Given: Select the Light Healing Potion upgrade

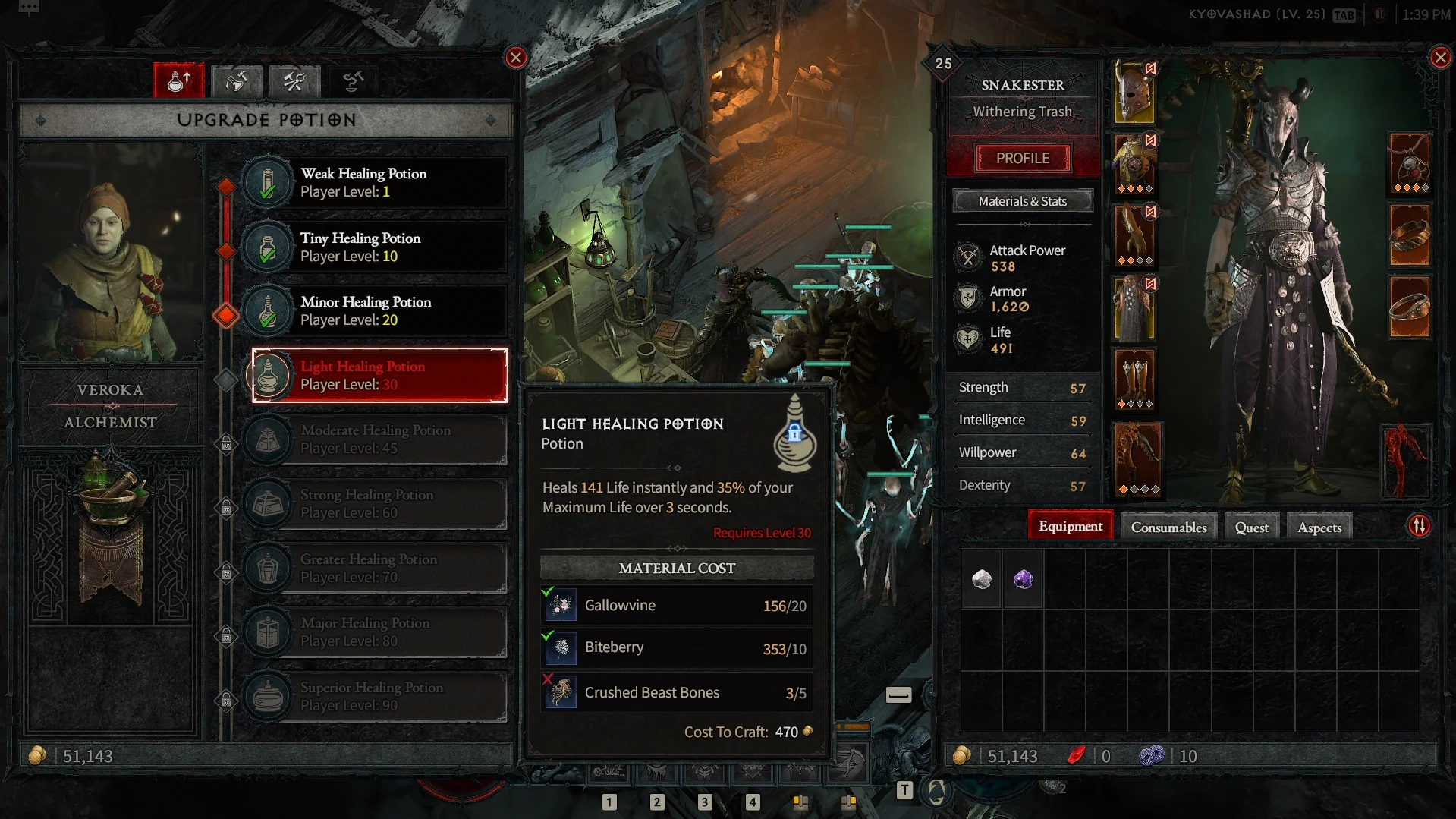Looking at the screenshot, I should point(379,376).
